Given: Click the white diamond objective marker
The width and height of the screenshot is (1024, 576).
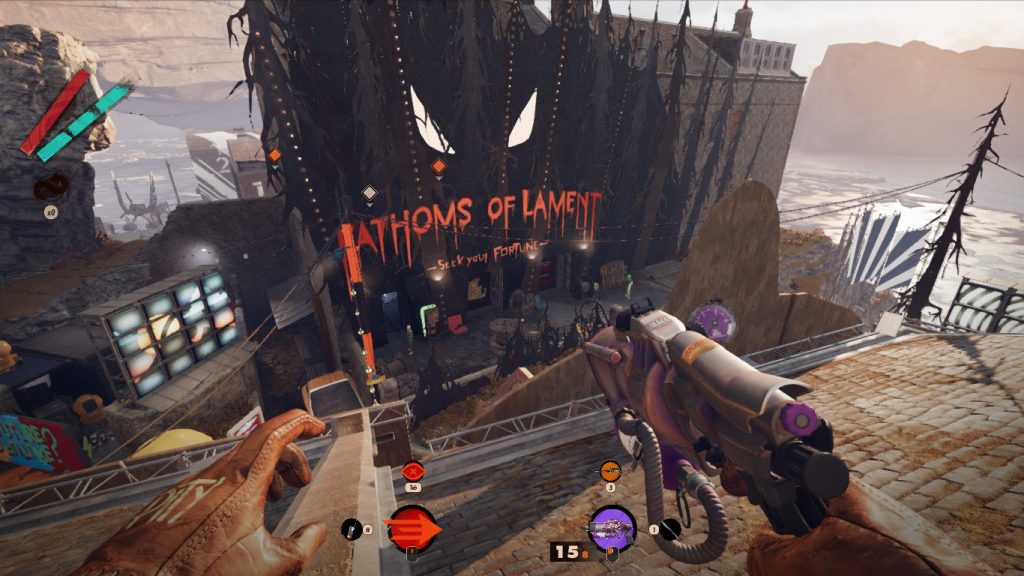Looking at the screenshot, I should click(369, 192).
